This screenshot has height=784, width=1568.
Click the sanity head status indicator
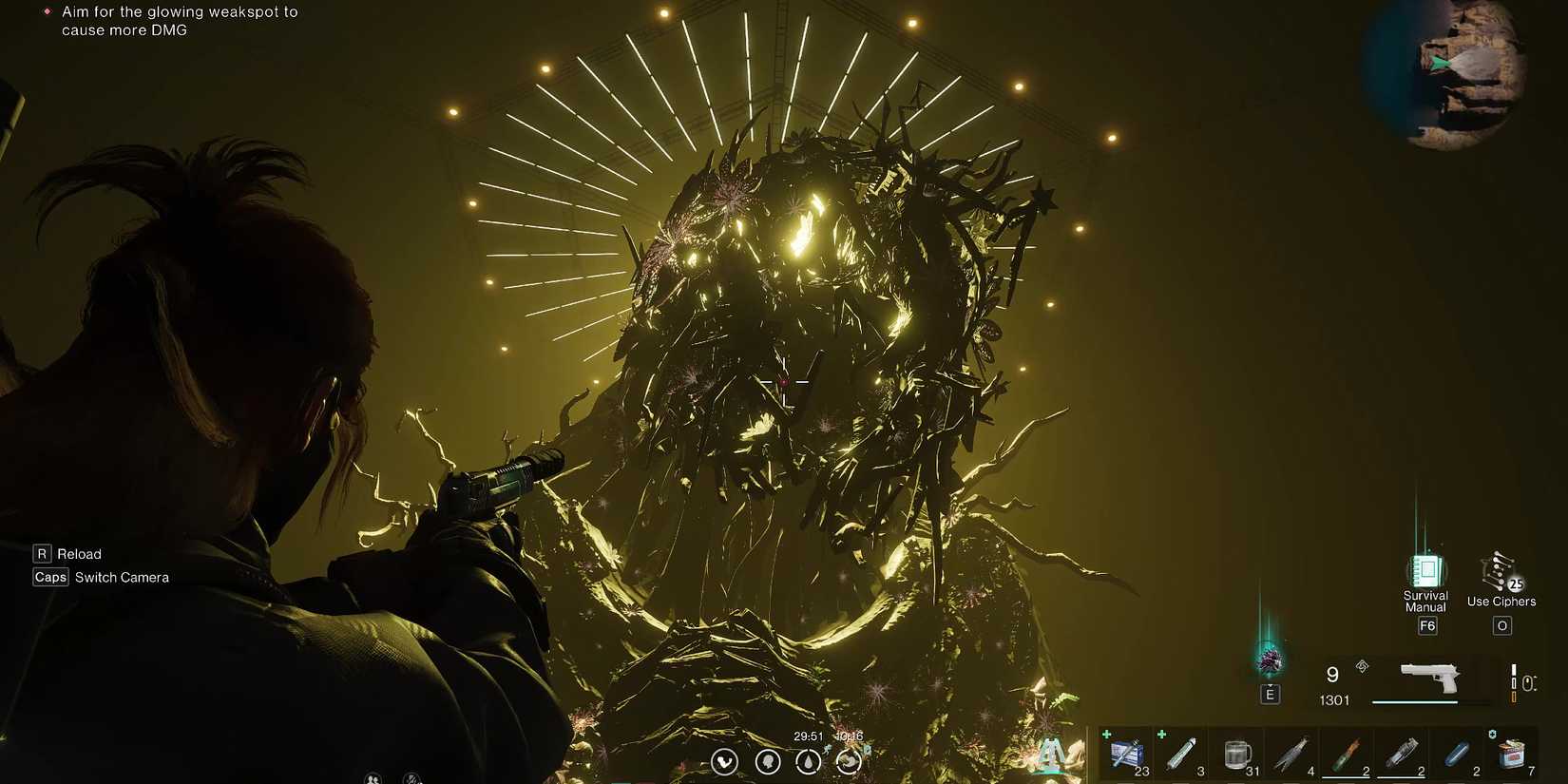click(767, 762)
